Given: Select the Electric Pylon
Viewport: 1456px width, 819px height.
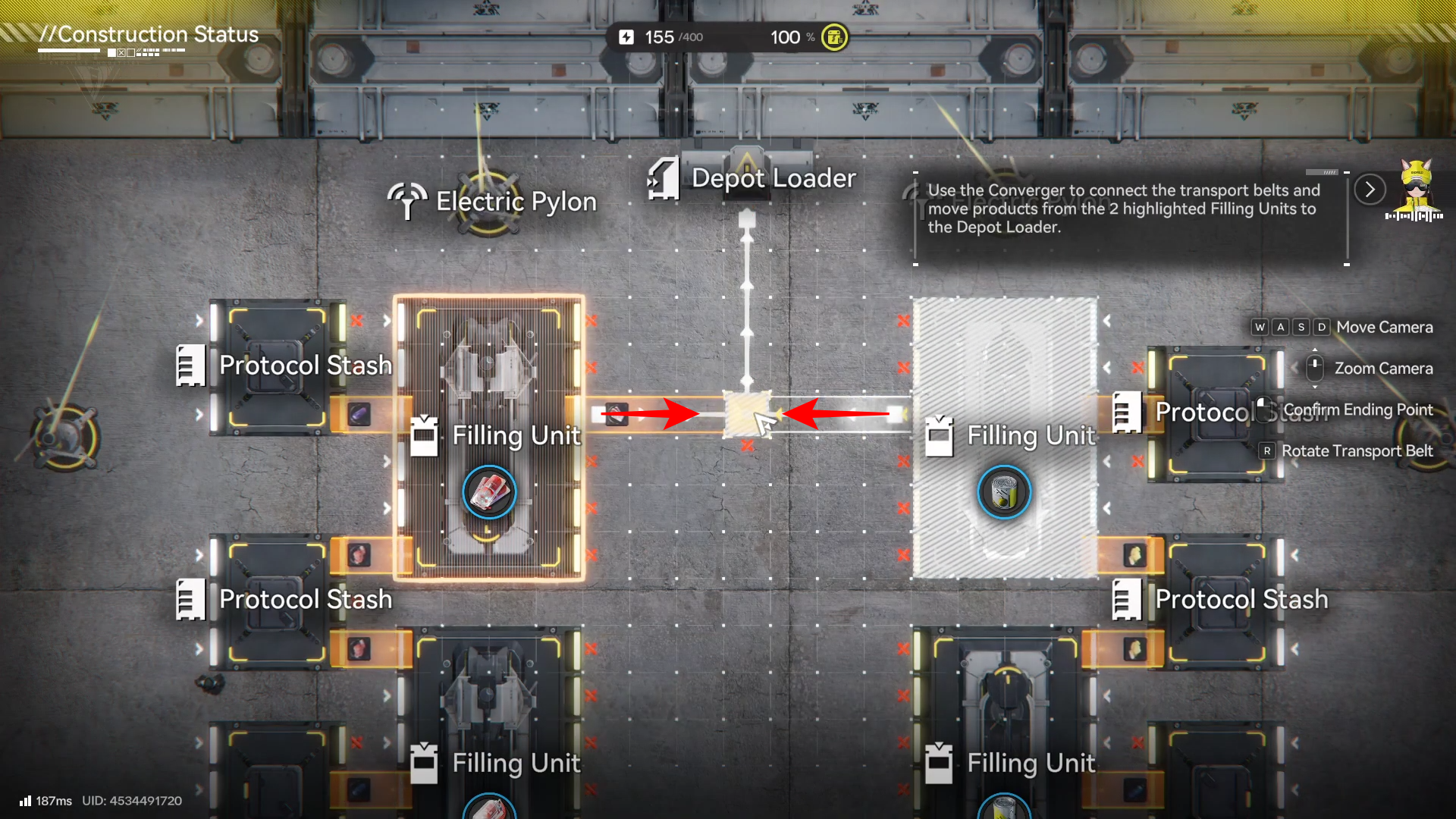Looking at the screenshot, I should tap(488, 202).
